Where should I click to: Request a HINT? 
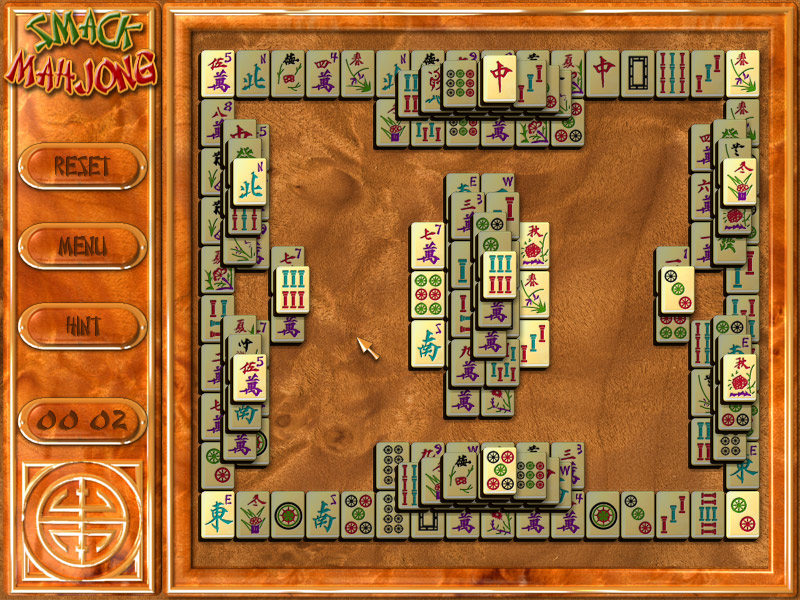(82, 325)
